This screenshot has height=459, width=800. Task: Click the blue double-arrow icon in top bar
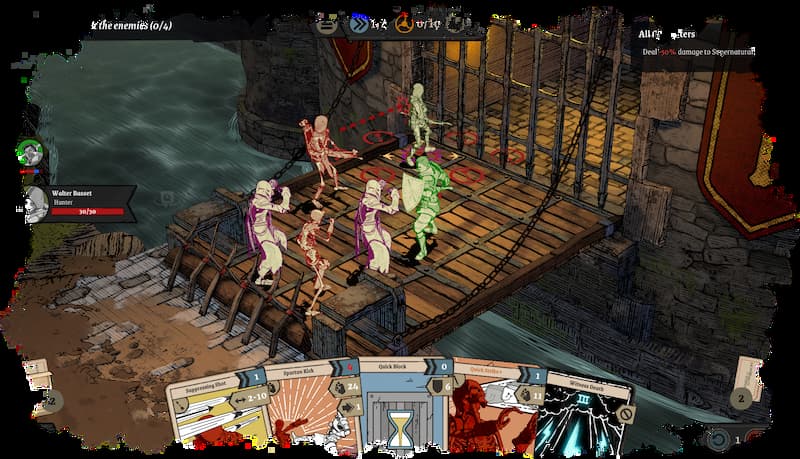358,23
